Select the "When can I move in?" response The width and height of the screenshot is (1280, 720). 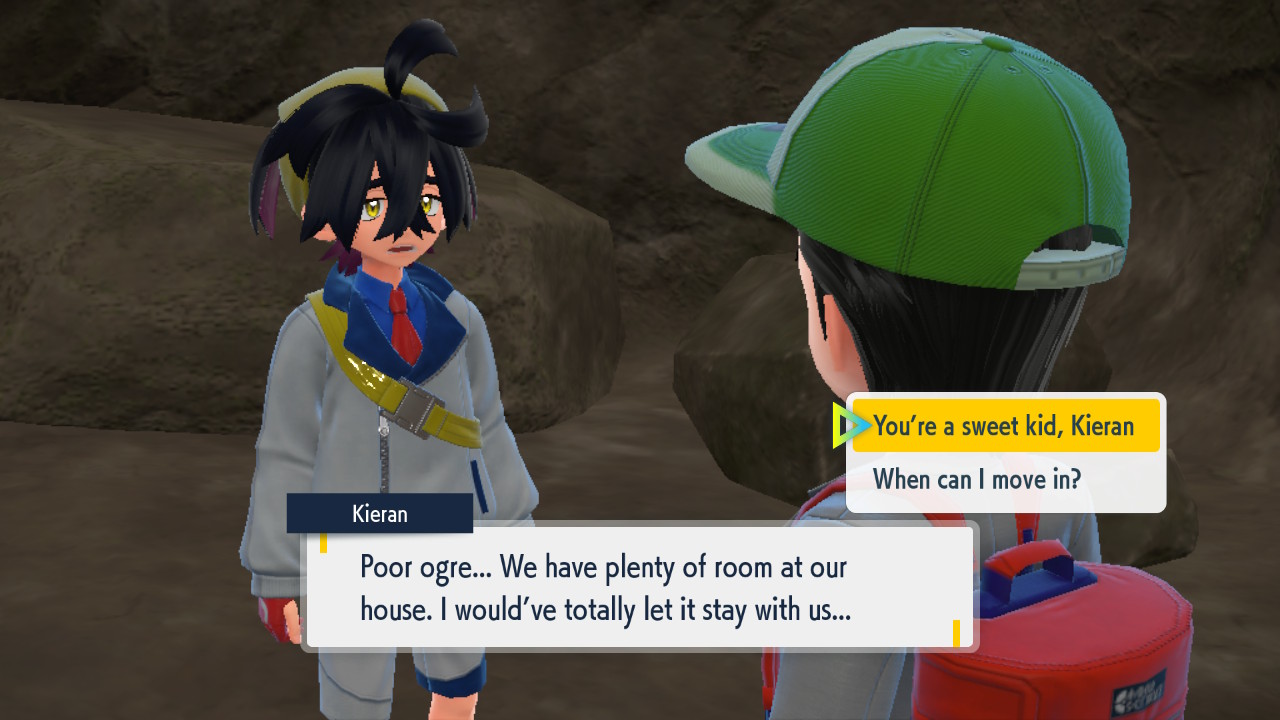pyautogui.click(x=977, y=479)
